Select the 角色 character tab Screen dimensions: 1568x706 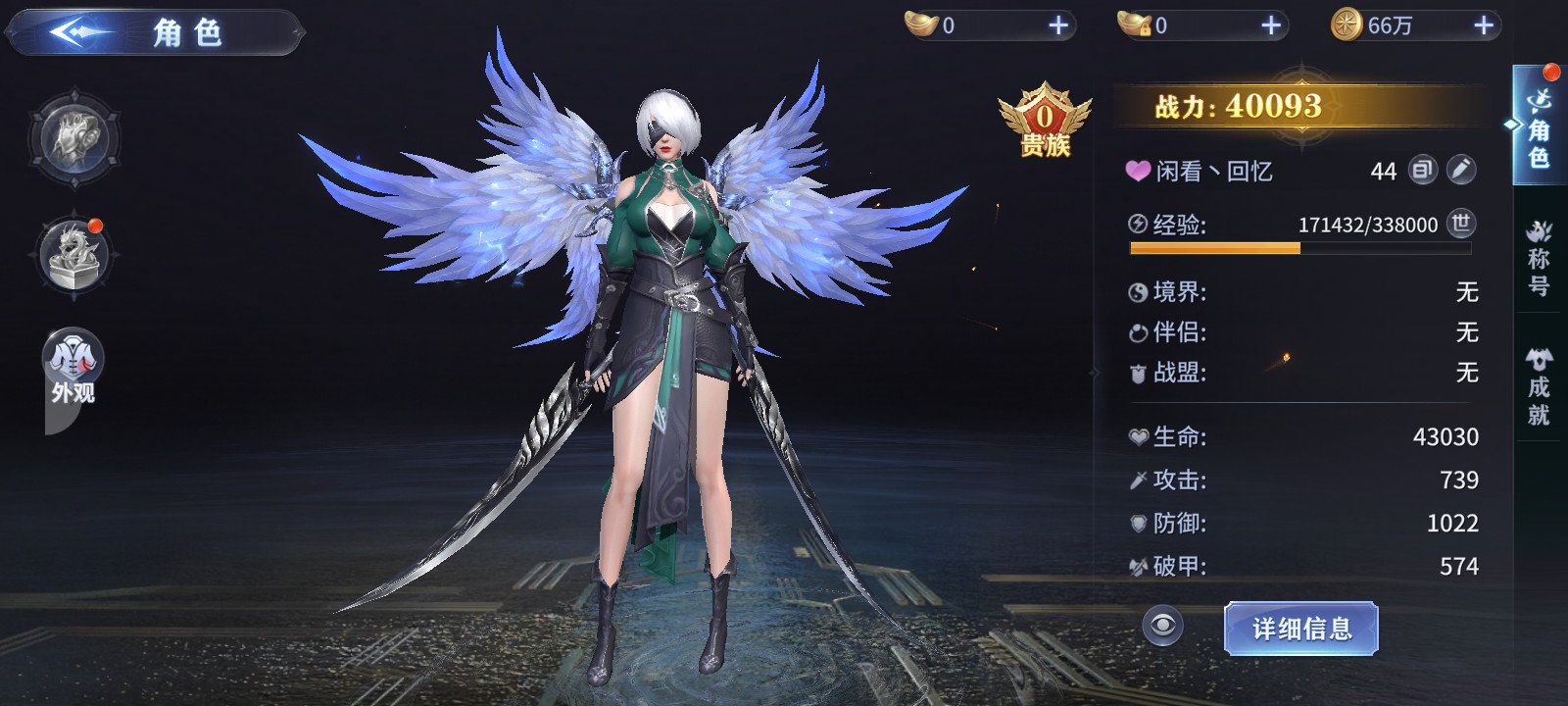(1540, 127)
